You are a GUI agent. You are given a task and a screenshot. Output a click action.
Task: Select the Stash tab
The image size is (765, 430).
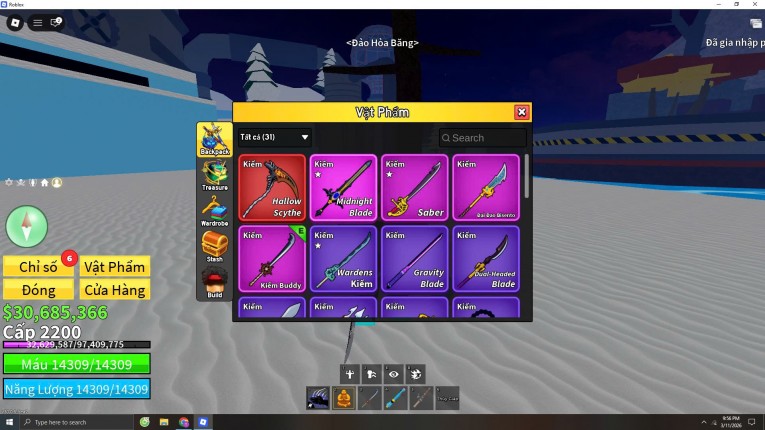tap(214, 246)
